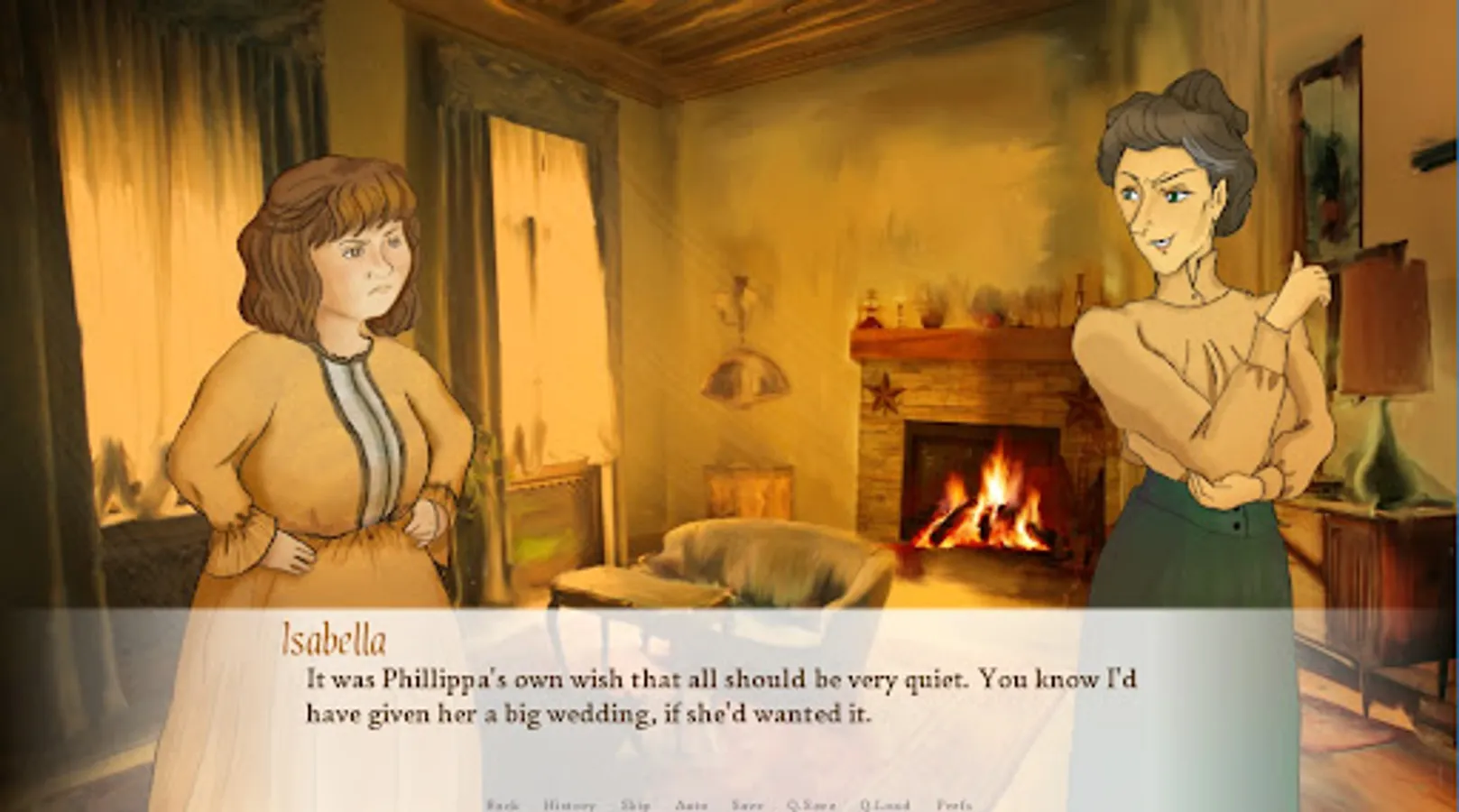This screenshot has width=1459, height=812.
Task: Click Back to rewind the dialogue
Action: coord(502,801)
